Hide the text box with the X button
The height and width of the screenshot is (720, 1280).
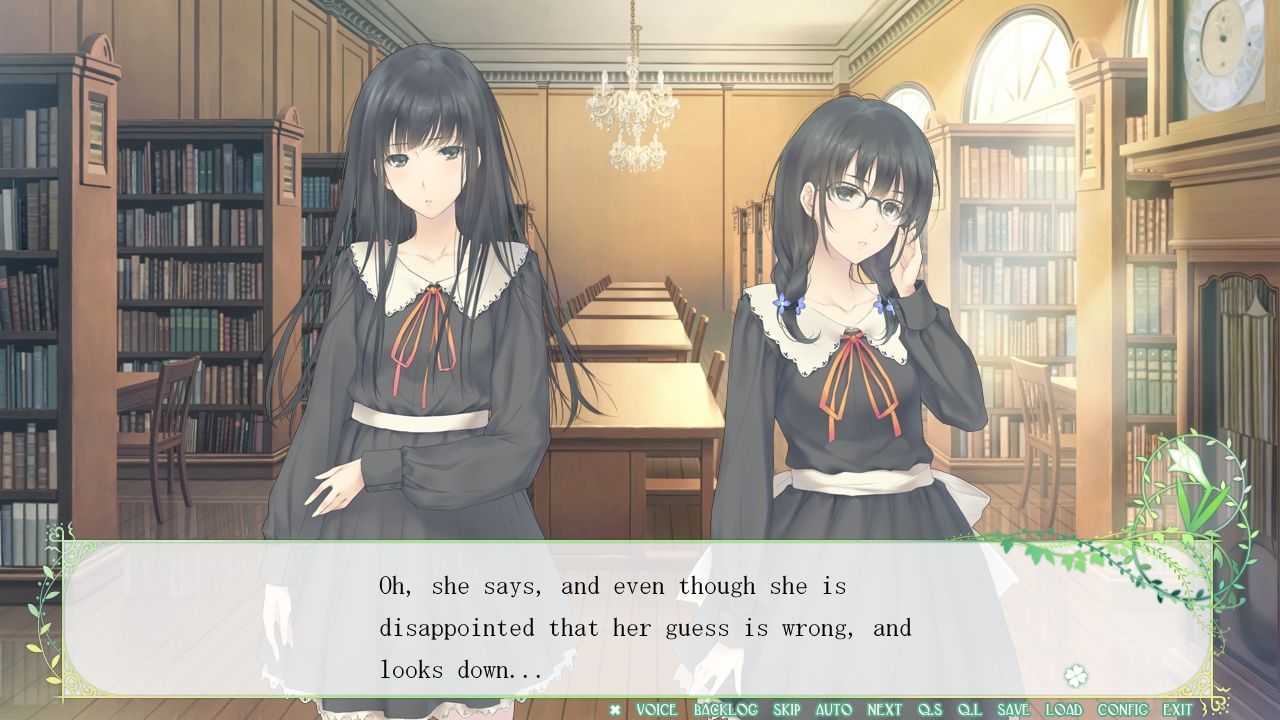pos(615,710)
